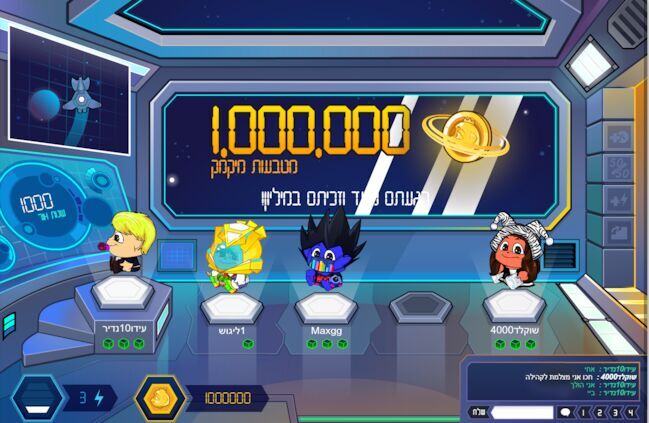Select player ליגוש1's name tag
Image resolution: width=649 pixels, height=423 pixels.
pos(231,328)
